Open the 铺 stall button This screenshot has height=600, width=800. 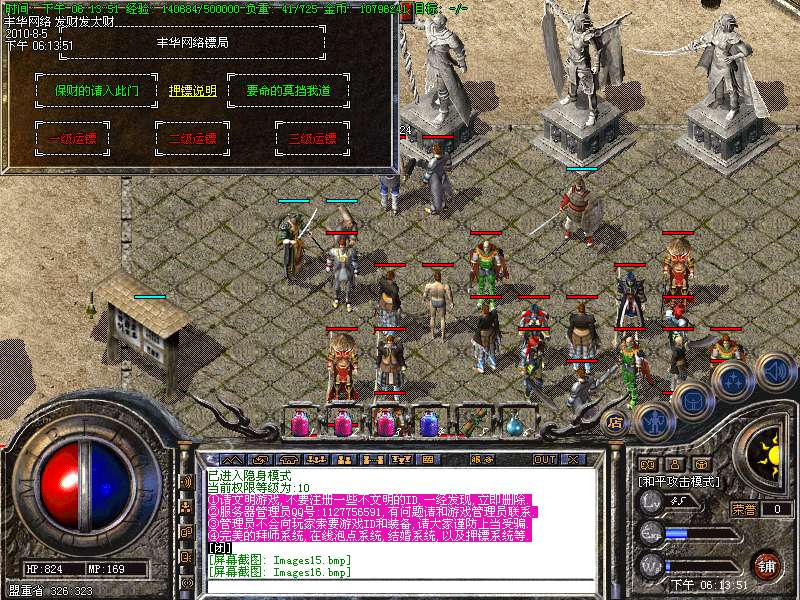767,564
